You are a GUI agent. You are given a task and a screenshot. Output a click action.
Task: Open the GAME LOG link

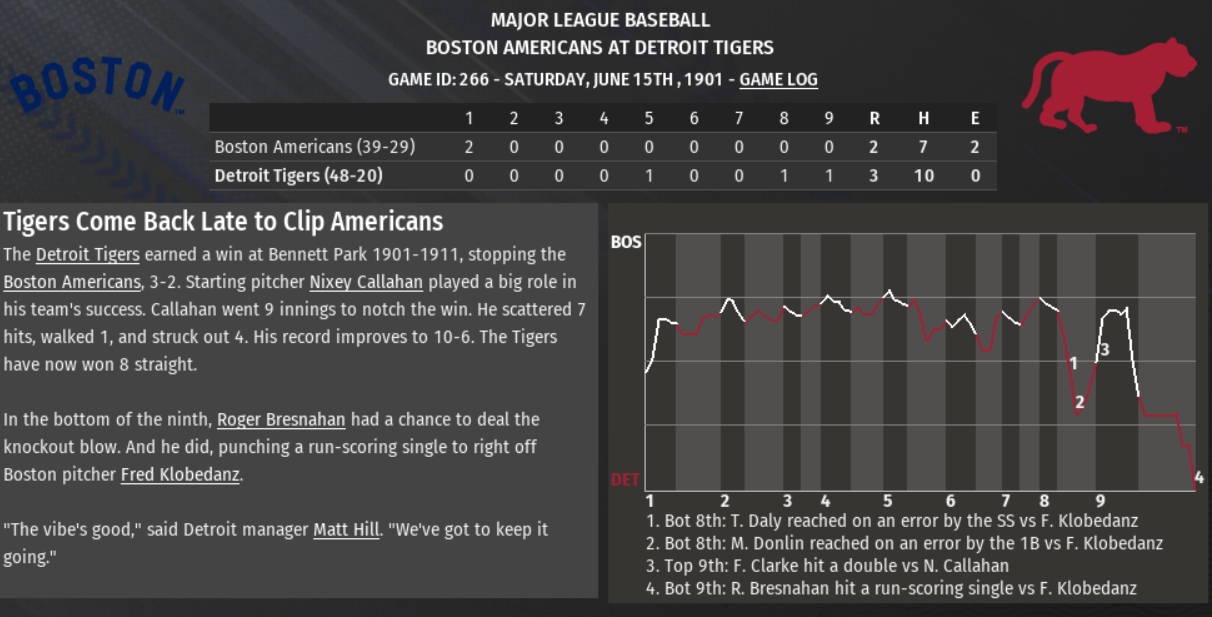(x=778, y=80)
